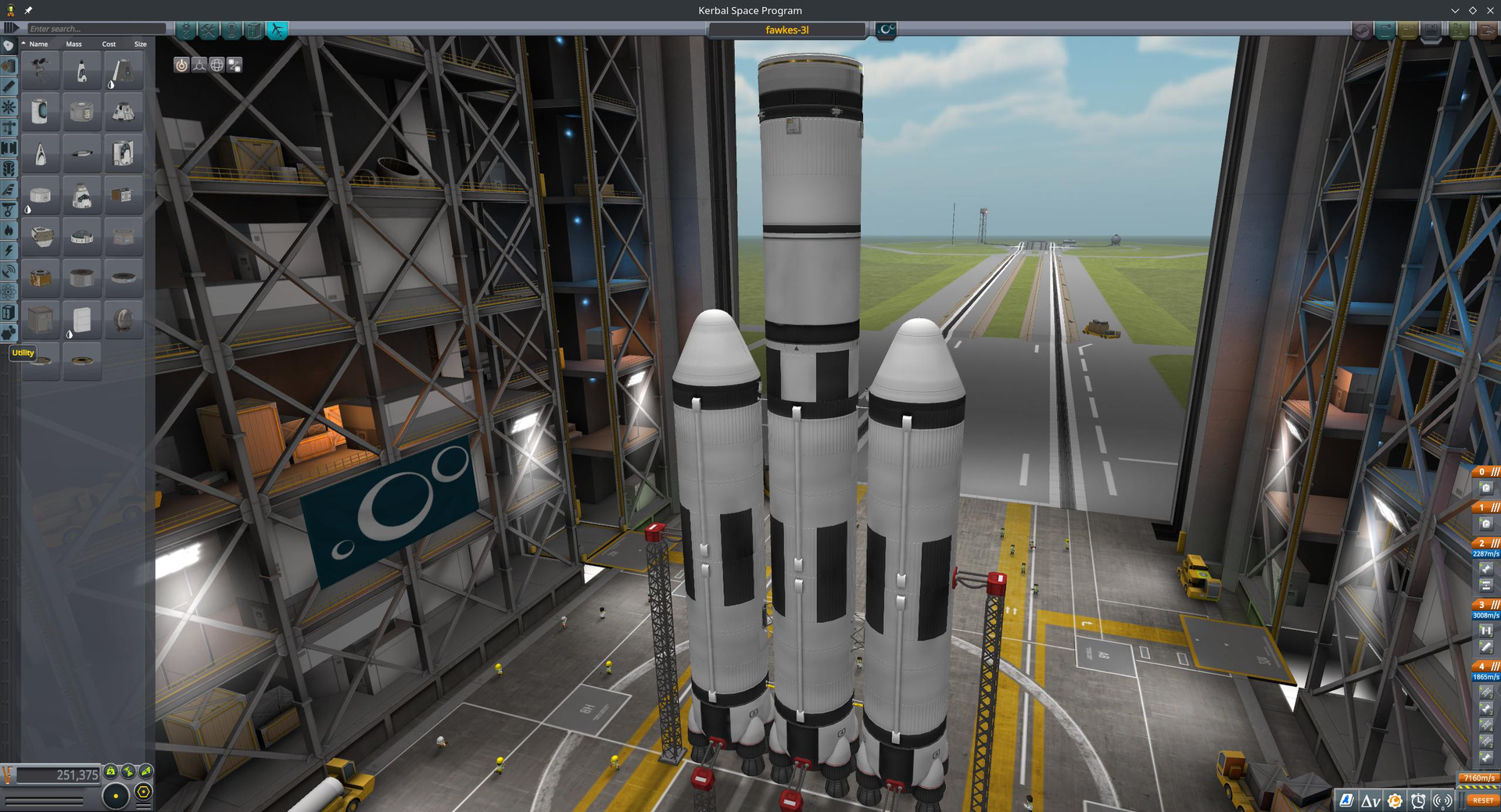Collapse stage 3 in the staging stack

[1494, 604]
